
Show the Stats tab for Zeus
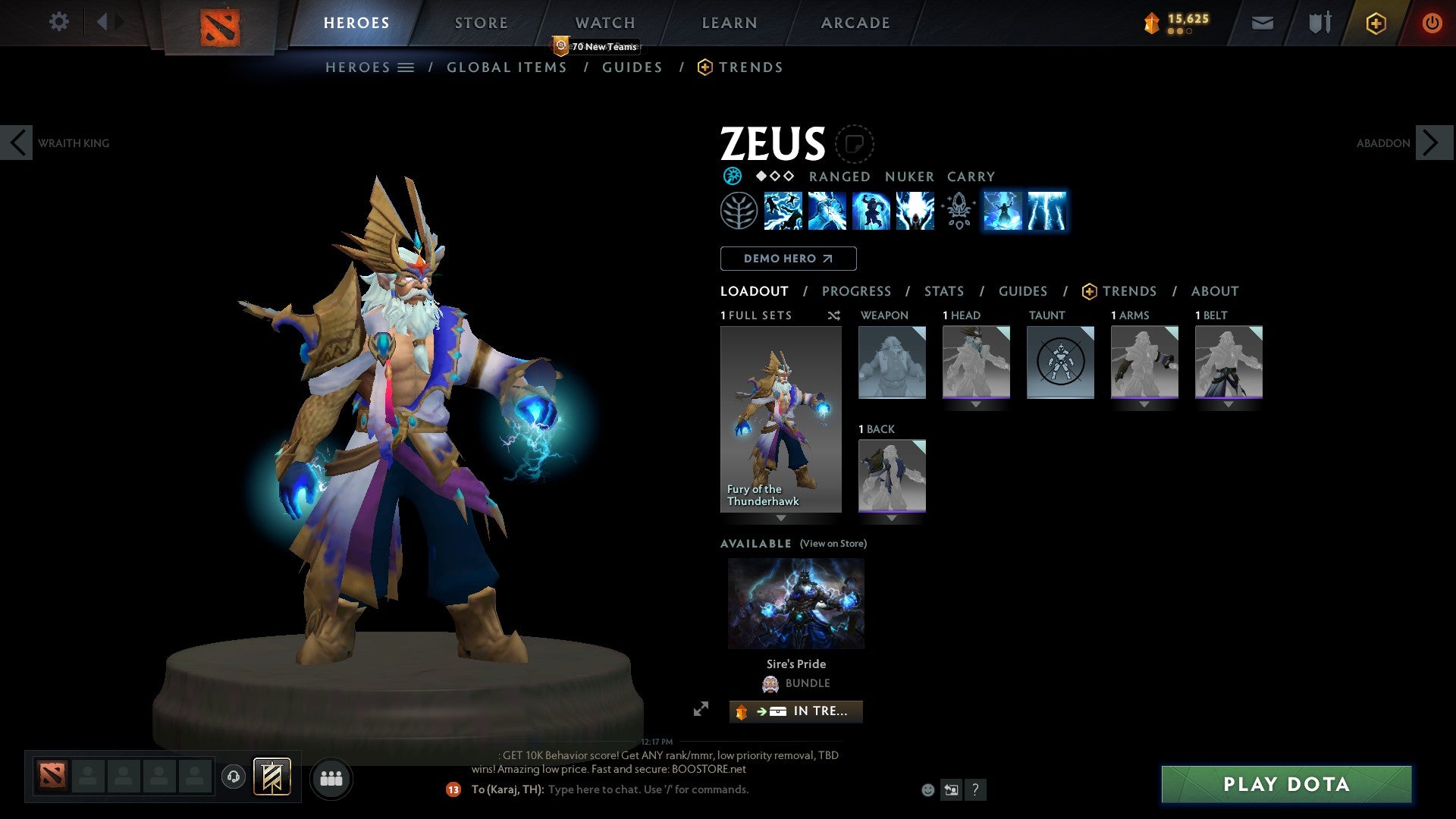tap(944, 291)
